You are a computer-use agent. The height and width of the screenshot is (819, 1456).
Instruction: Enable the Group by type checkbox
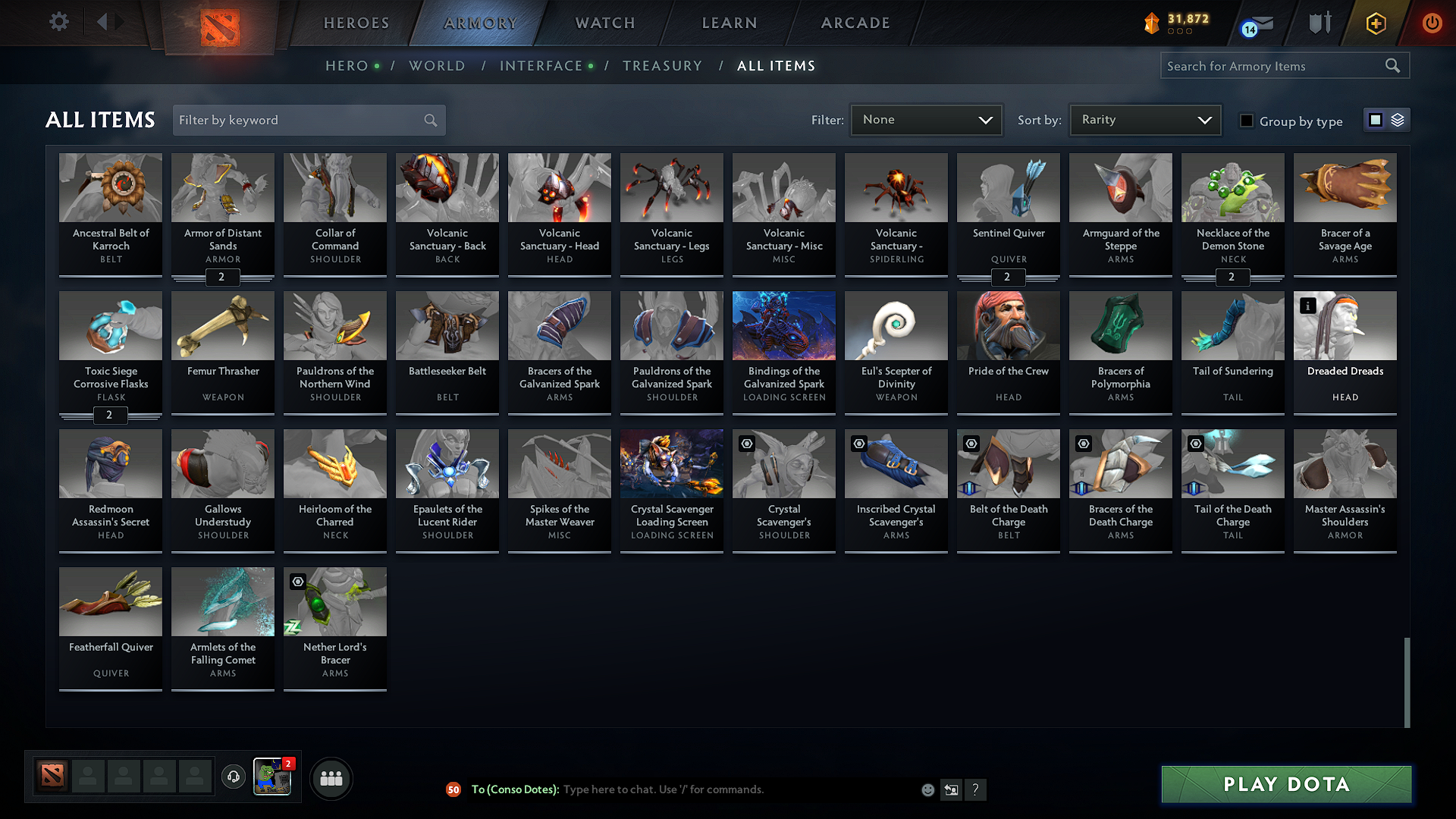pyautogui.click(x=1247, y=121)
